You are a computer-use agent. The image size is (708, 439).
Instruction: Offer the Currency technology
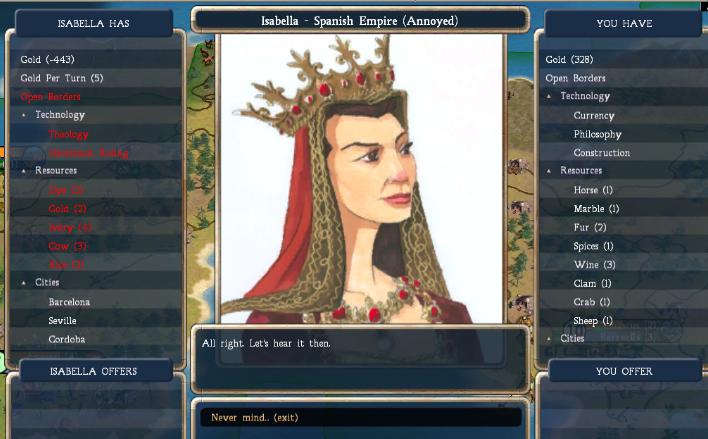[x=594, y=116]
